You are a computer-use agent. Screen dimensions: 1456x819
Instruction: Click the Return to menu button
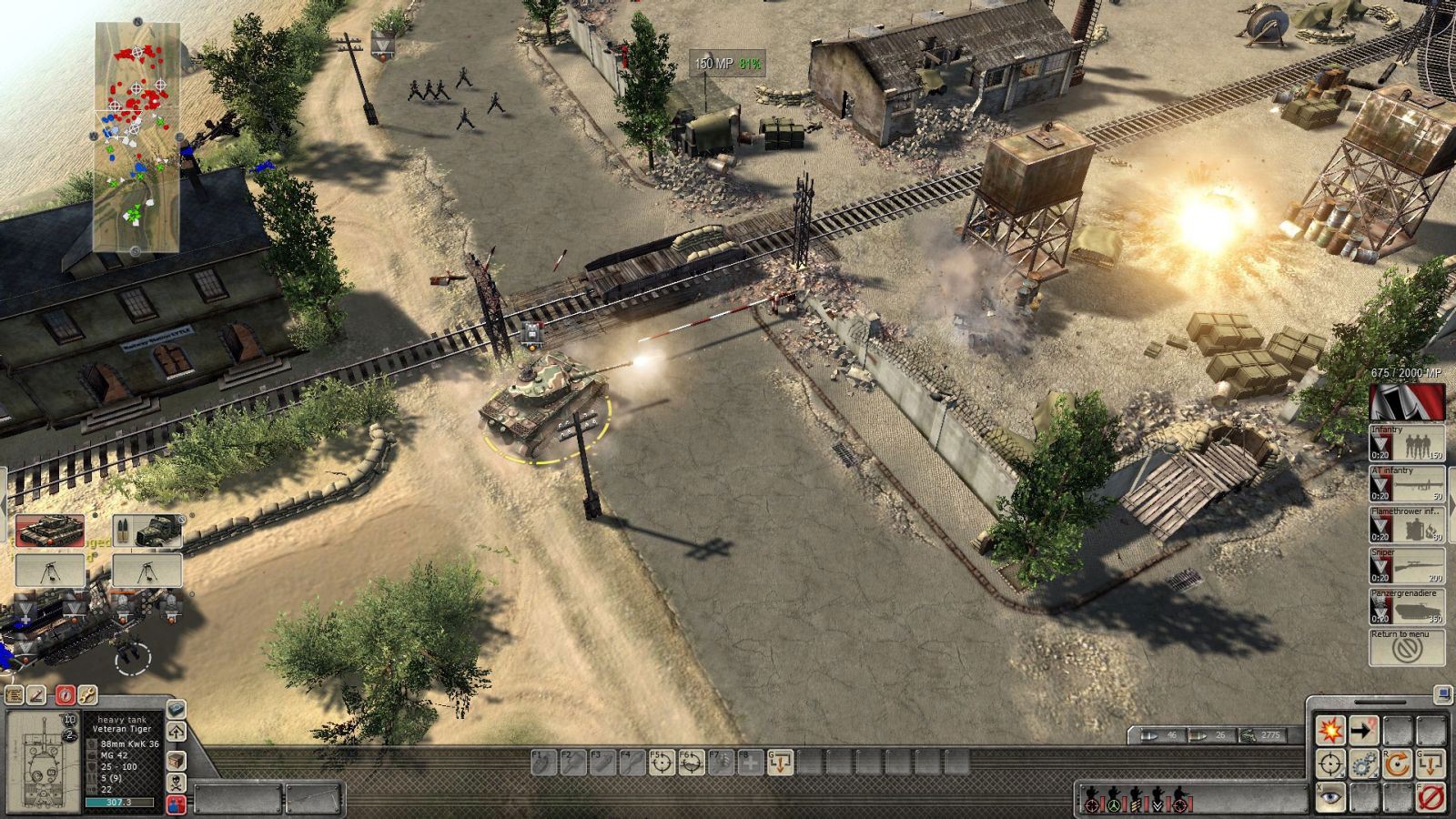pos(1407,647)
